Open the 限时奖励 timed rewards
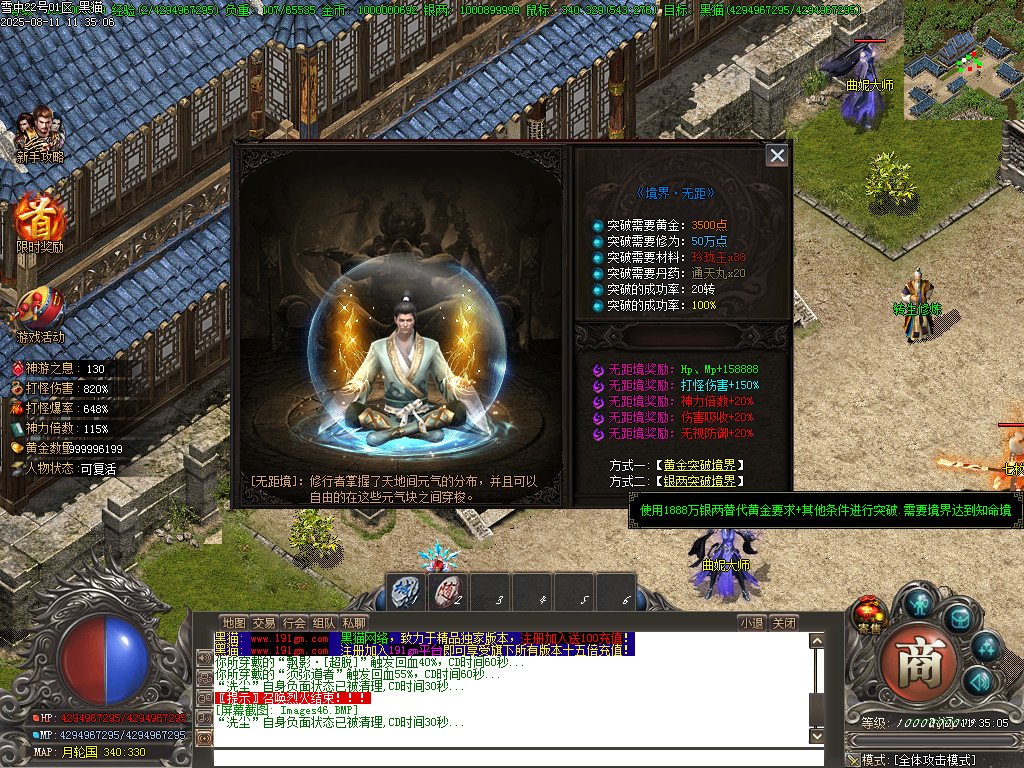The image size is (1024, 768). tap(40, 222)
